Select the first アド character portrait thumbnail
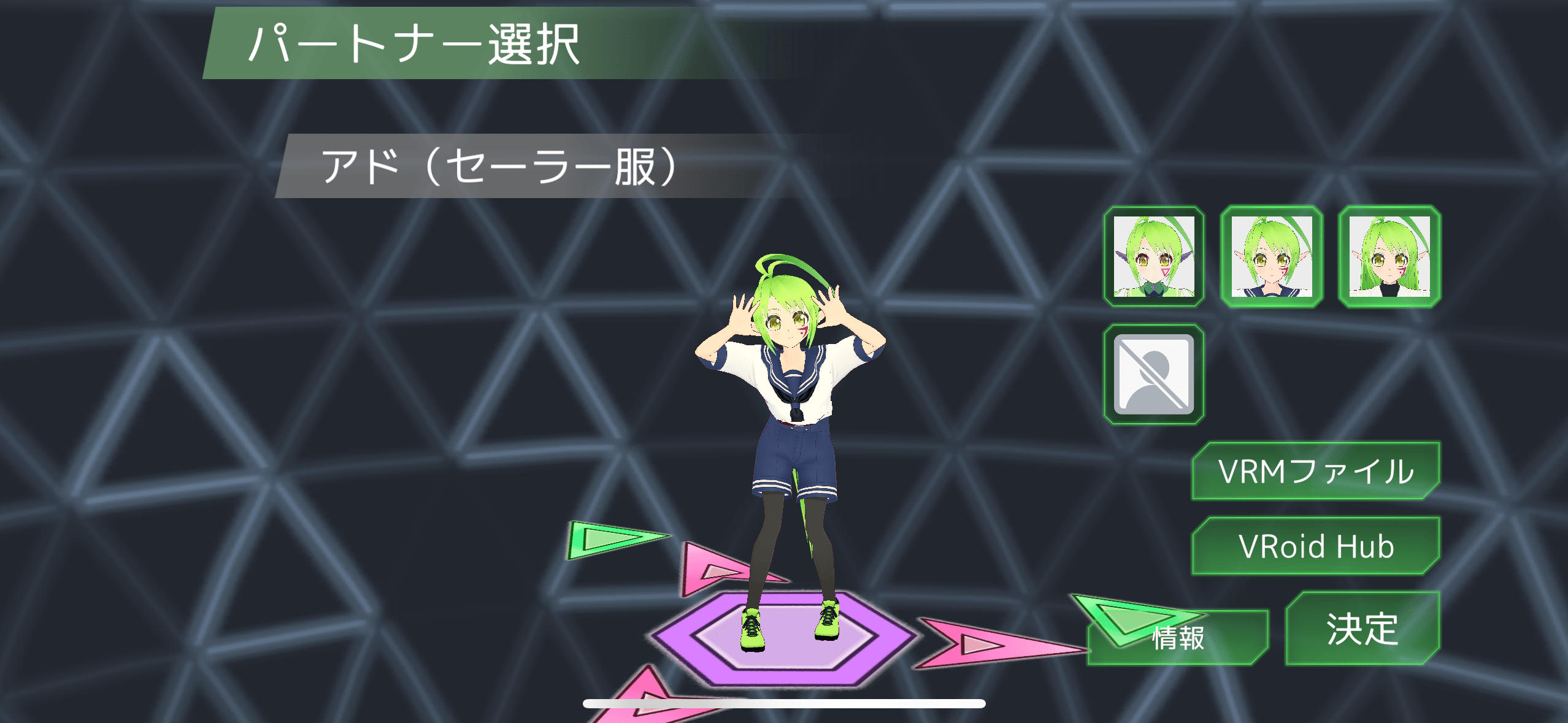This screenshot has height=723, width=1568. coord(1155,258)
